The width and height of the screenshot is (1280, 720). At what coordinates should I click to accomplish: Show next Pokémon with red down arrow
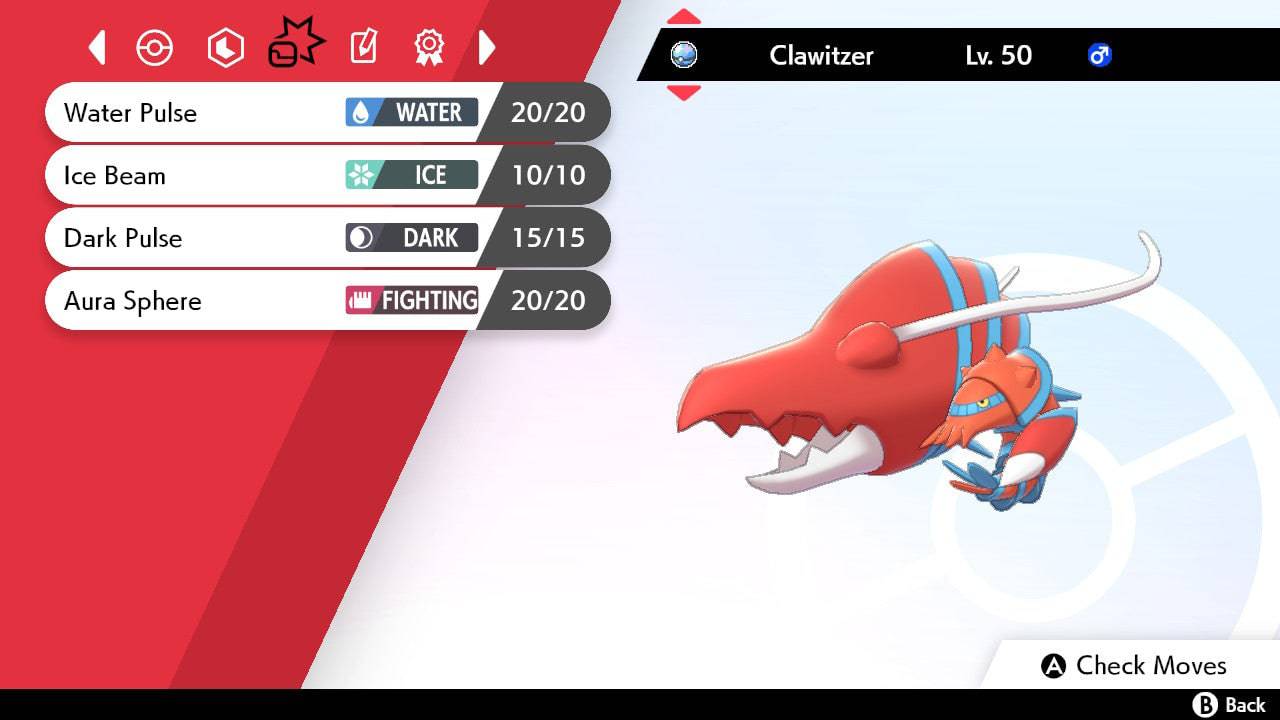(683, 93)
